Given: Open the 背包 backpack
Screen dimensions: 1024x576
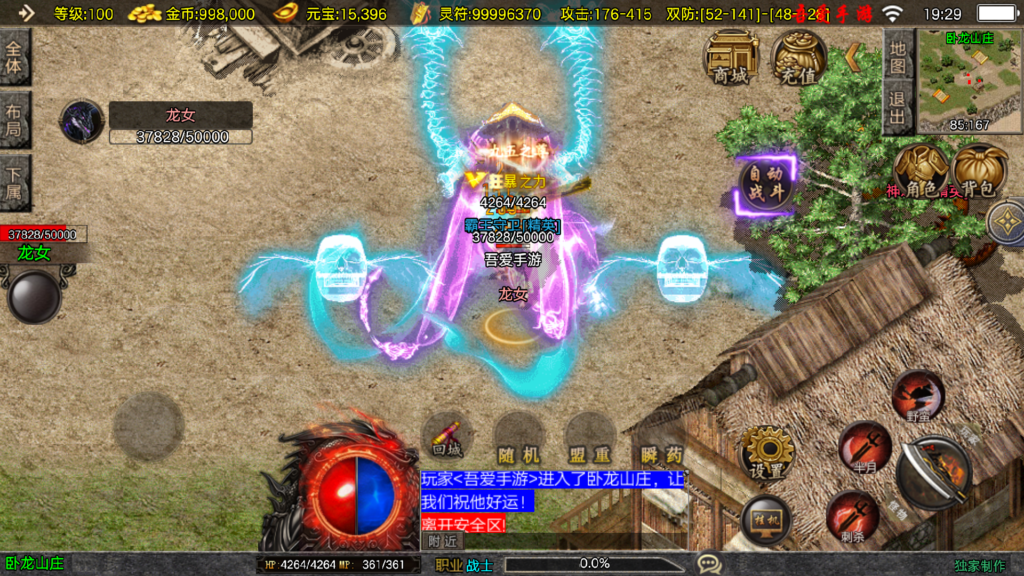Looking at the screenshot, I should (x=979, y=170).
